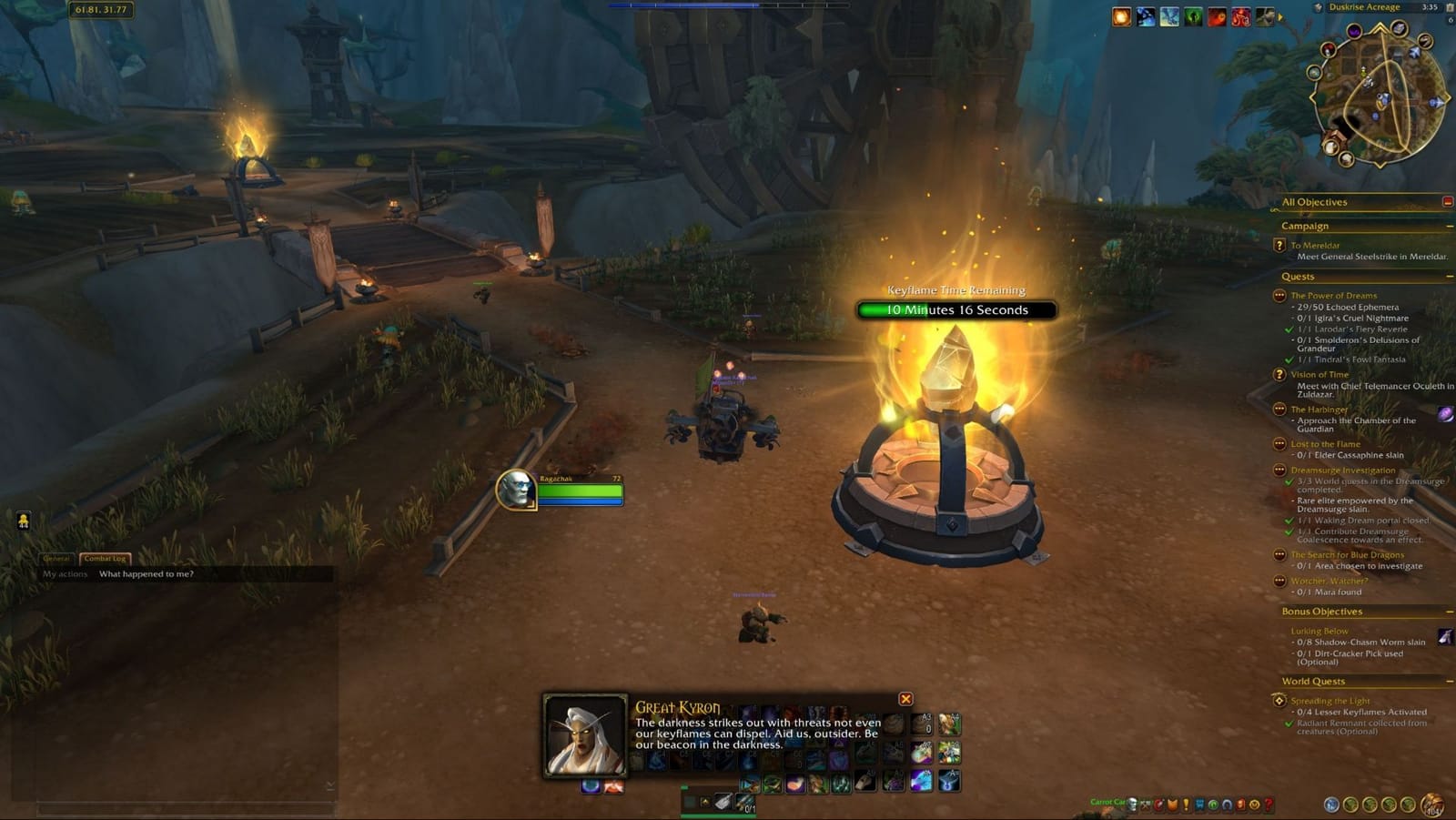The image size is (1456, 820).
Task: Collapse the World Quests section
Action: [x=1448, y=681]
